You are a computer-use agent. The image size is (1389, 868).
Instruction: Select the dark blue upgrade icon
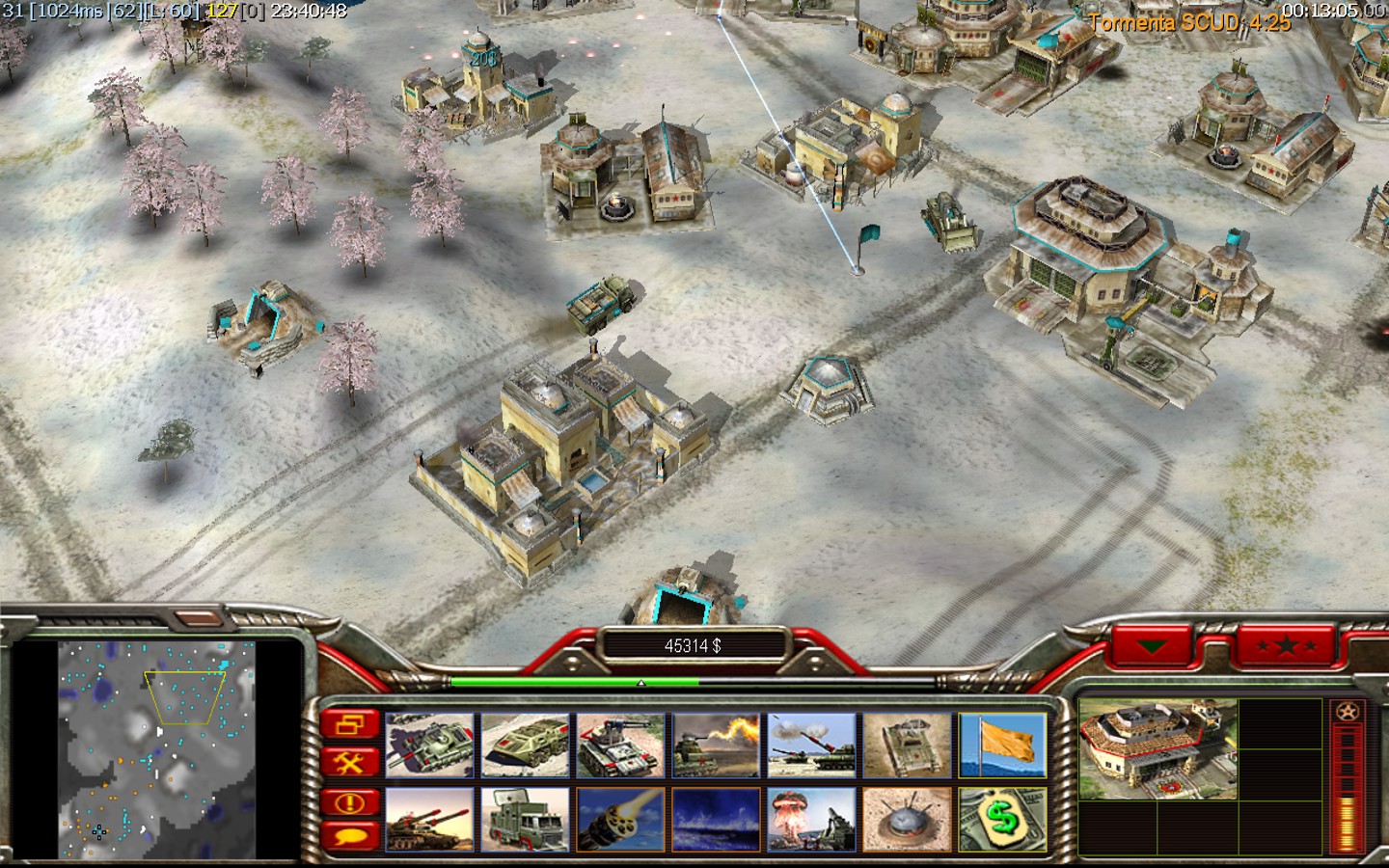[716, 820]
